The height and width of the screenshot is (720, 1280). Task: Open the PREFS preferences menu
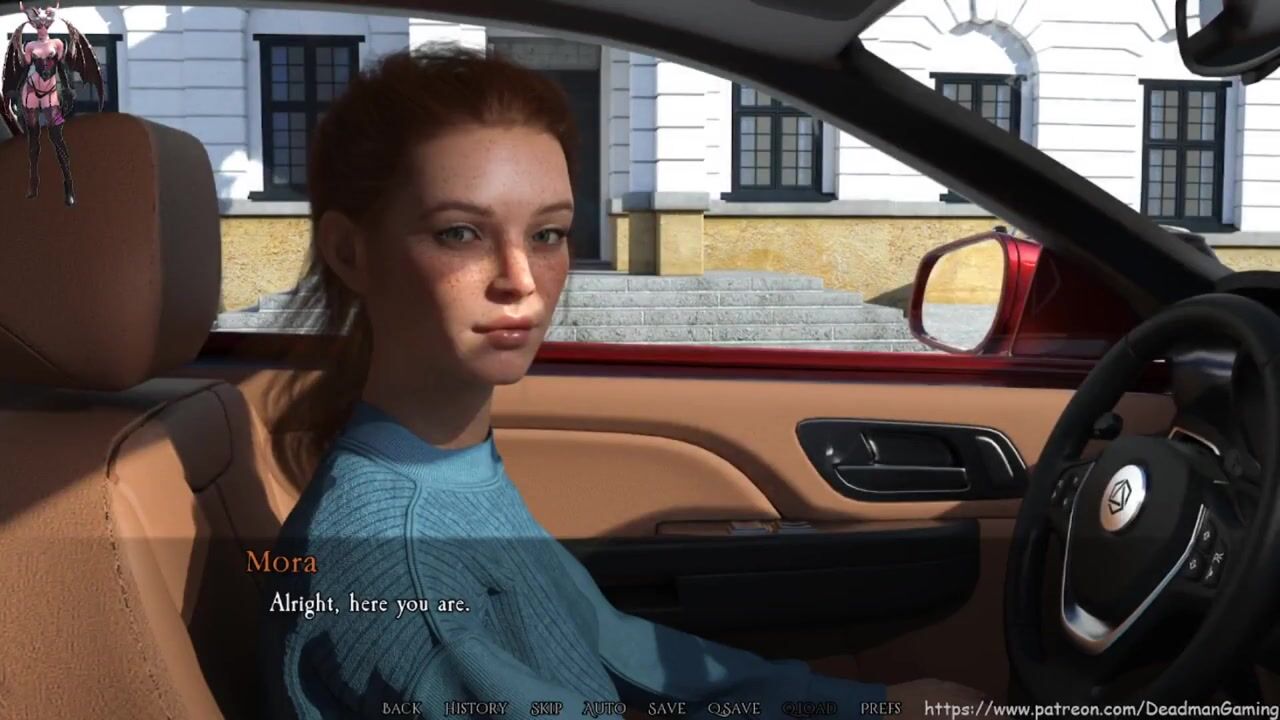click(880, 708)
